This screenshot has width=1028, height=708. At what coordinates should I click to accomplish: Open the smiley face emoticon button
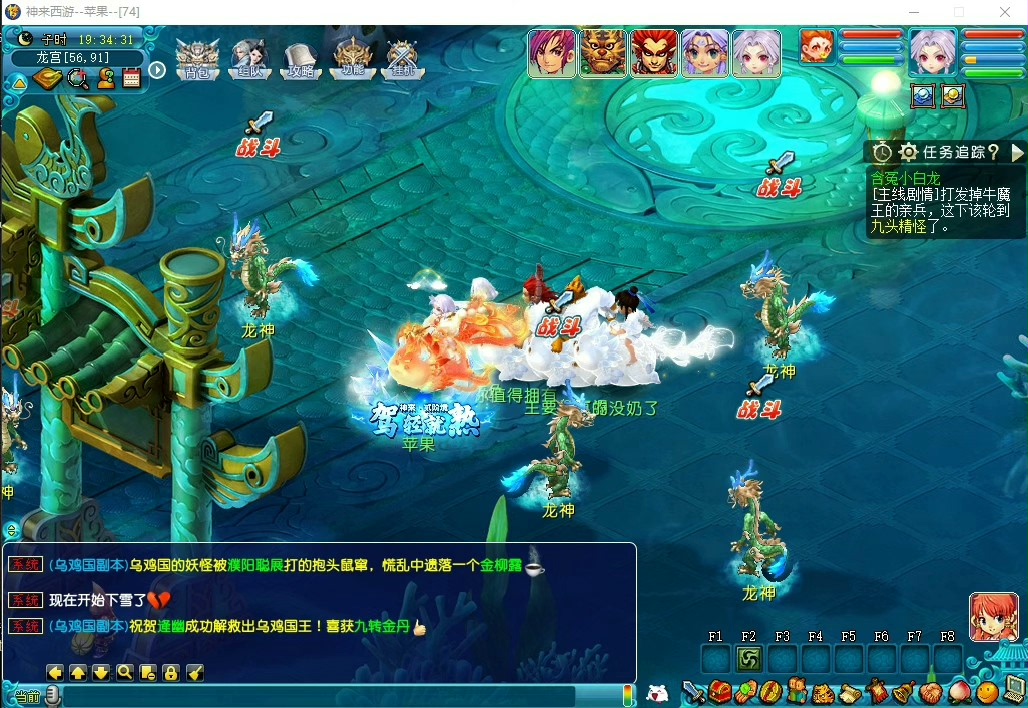point(986,691)
